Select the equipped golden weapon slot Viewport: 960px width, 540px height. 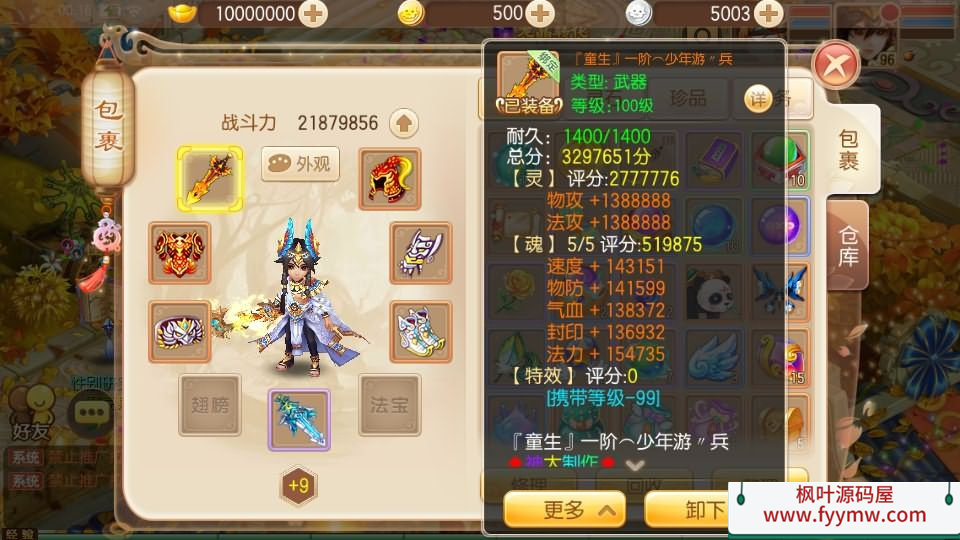click(x=209, y=179)
